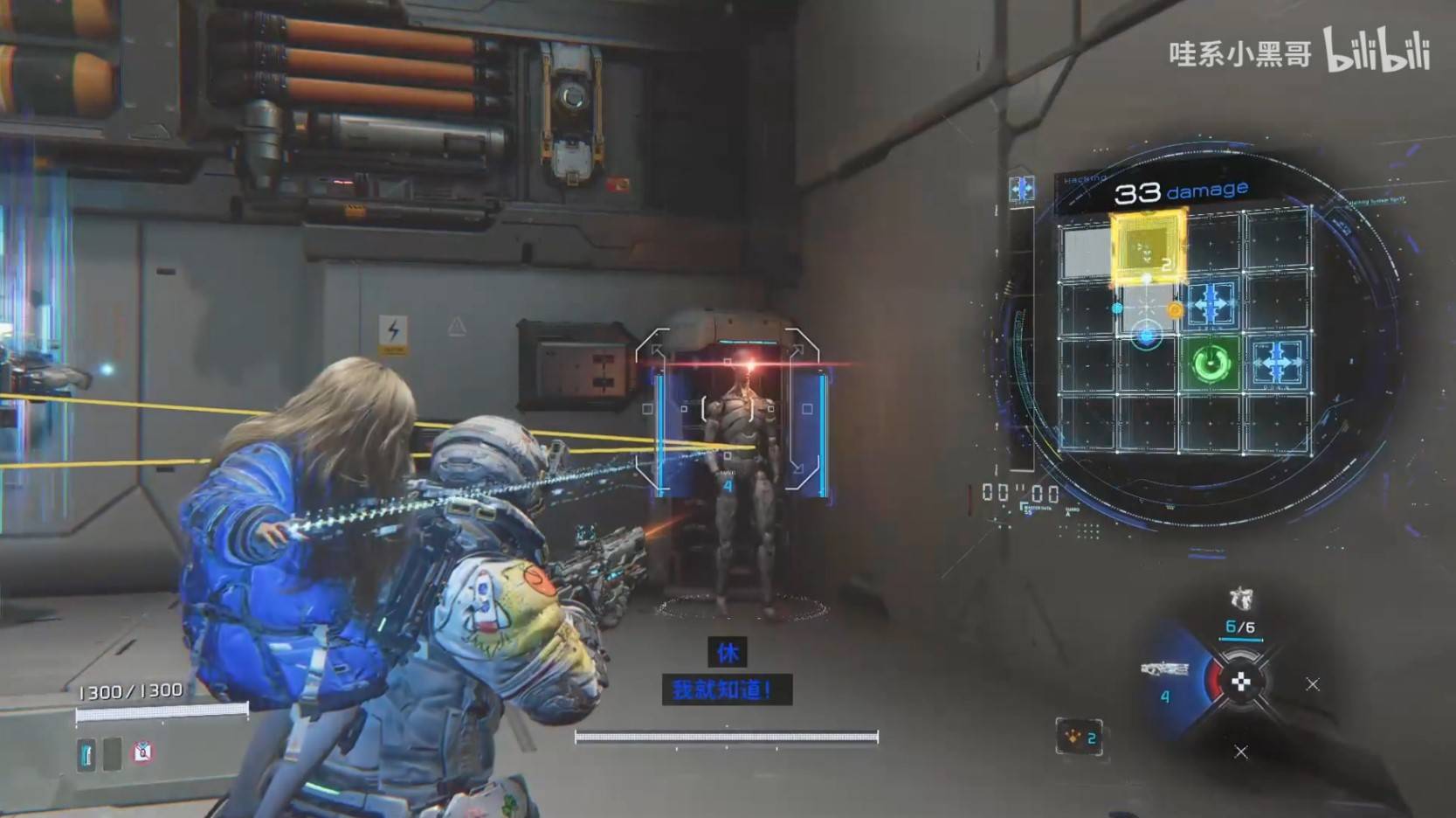This screenshot has width=1456, height=818.
Task: Choose the blue arrow node above the green node
Action: coord(1211,304)
